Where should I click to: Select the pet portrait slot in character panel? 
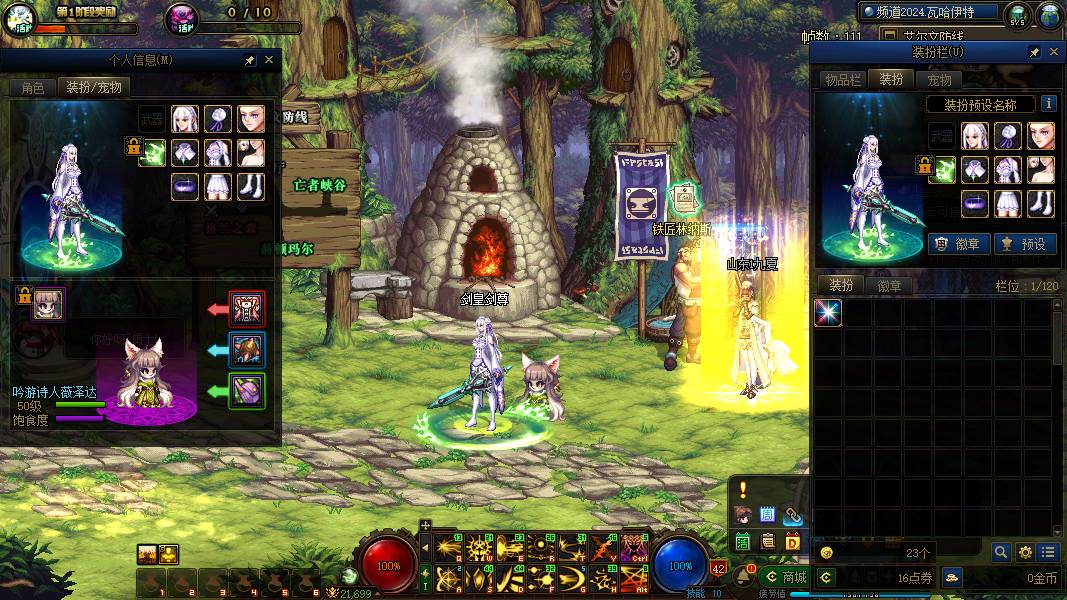48,304
